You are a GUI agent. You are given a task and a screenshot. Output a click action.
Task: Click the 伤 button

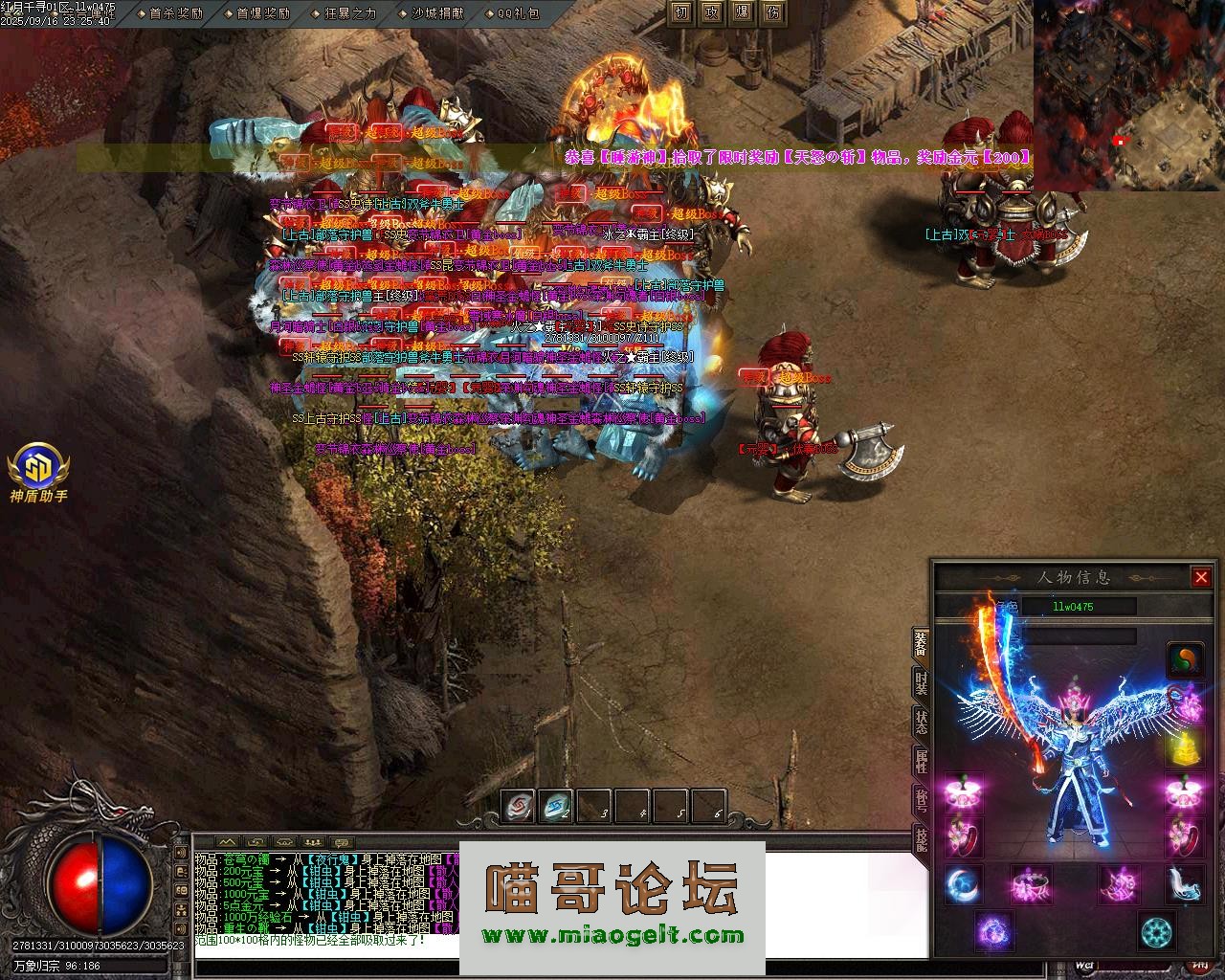[x=772, y=12]
